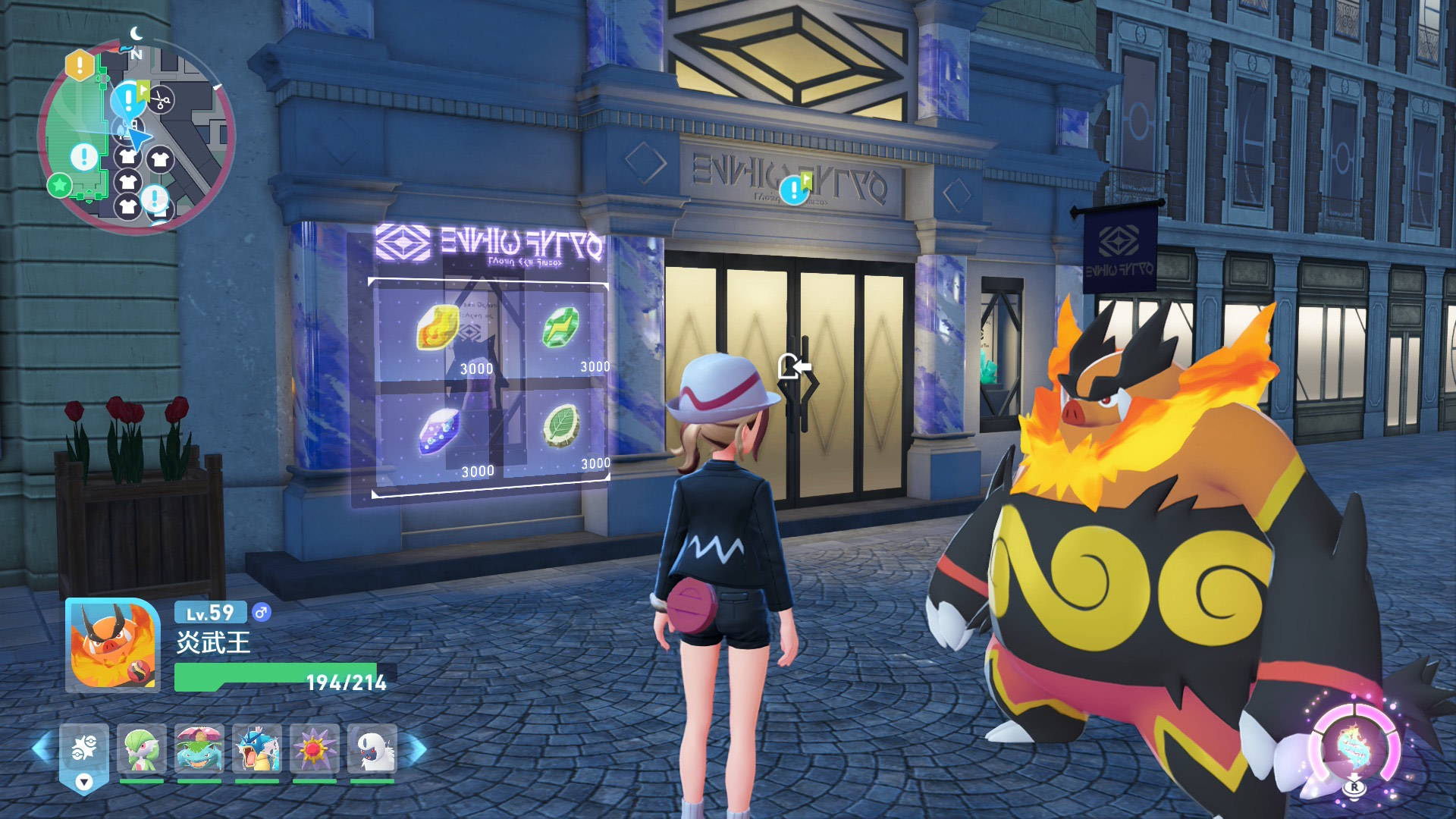Select the scissors salon marker on minimap
This screenshot has height=819, width=1456.
(x=160, y=99)
